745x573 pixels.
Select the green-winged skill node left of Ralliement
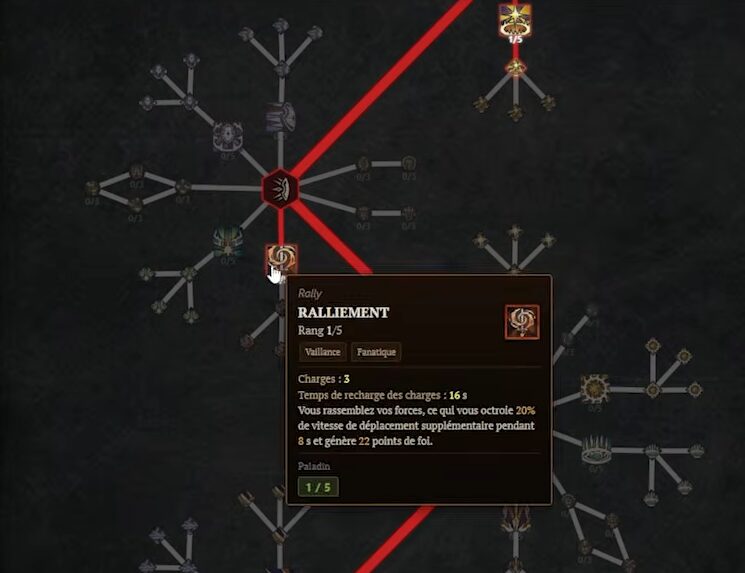pyautogui.click(x=228, y=240)
